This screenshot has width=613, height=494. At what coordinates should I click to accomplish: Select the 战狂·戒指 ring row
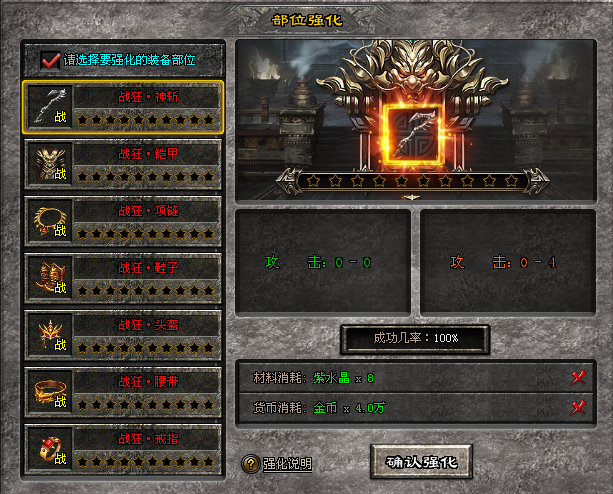click(123, 449)
